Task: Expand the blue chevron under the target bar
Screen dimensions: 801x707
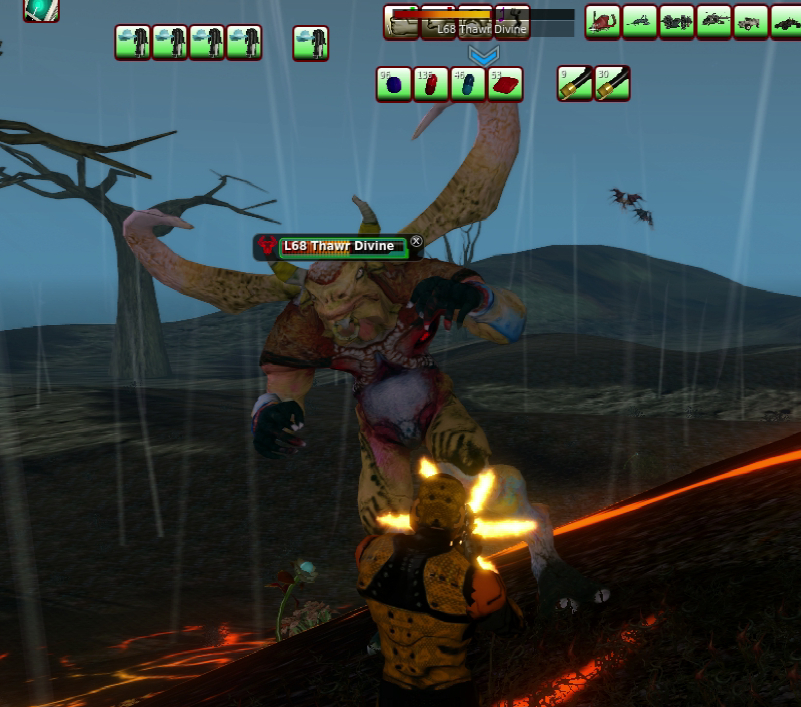Action: (x=484, y=56)
